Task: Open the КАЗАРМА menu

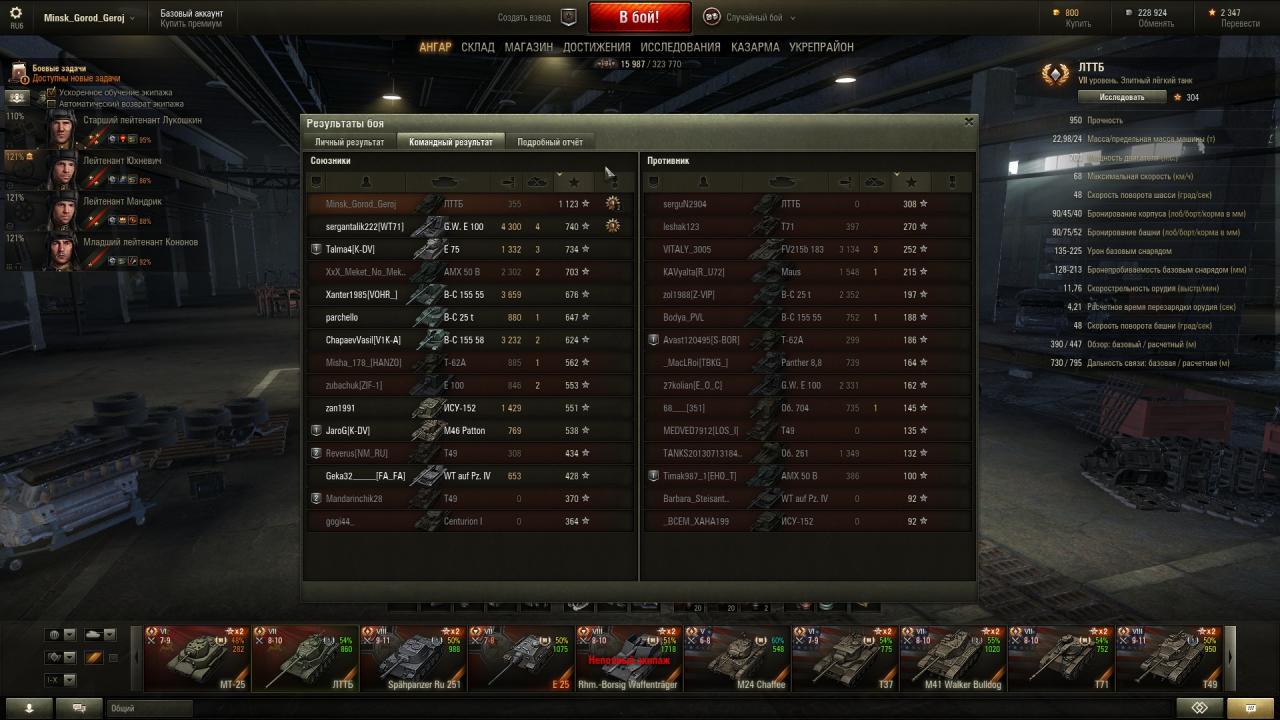Action: (x=755, y=47)
